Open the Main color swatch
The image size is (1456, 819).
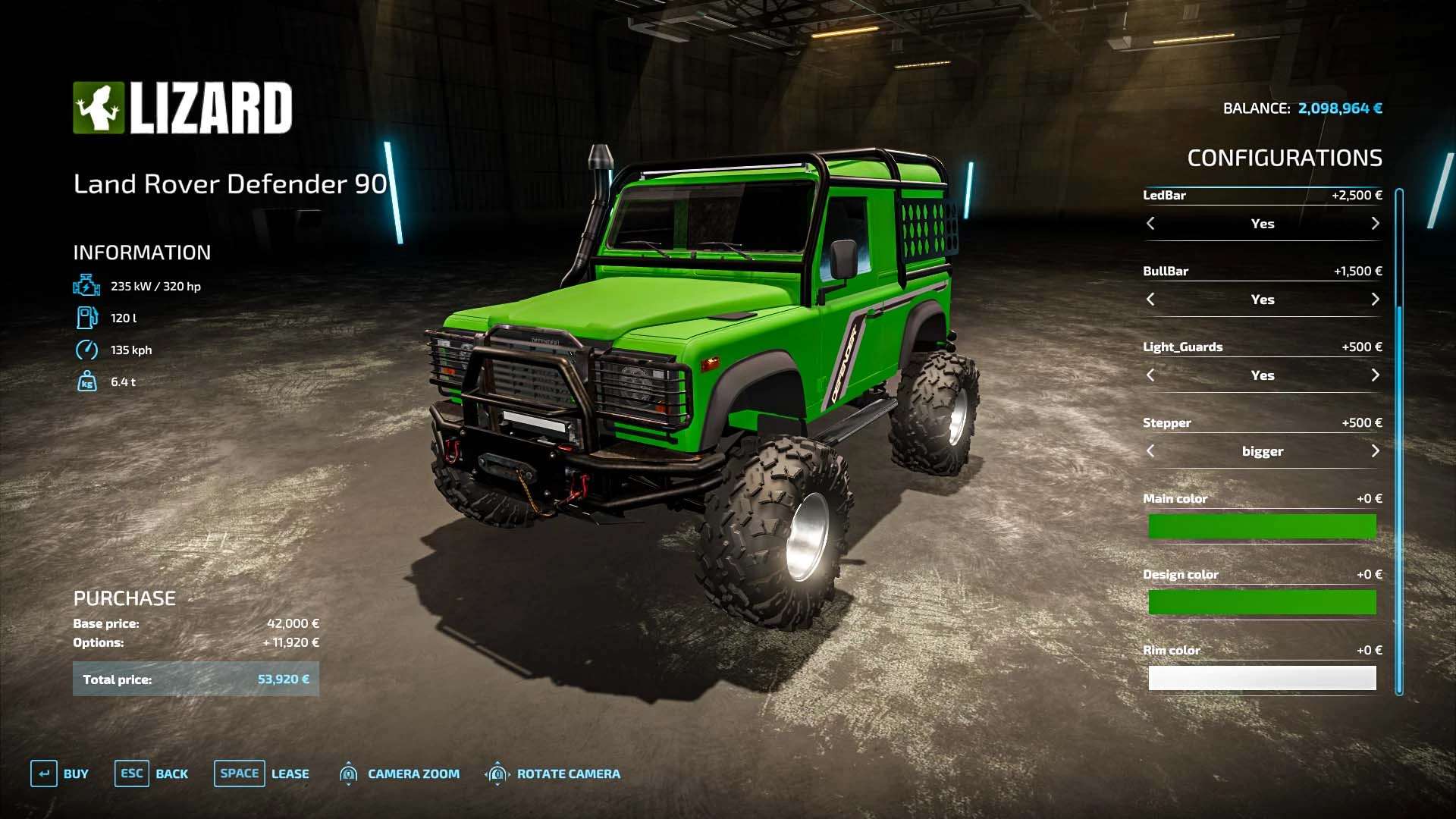[x=1262, y=526]
